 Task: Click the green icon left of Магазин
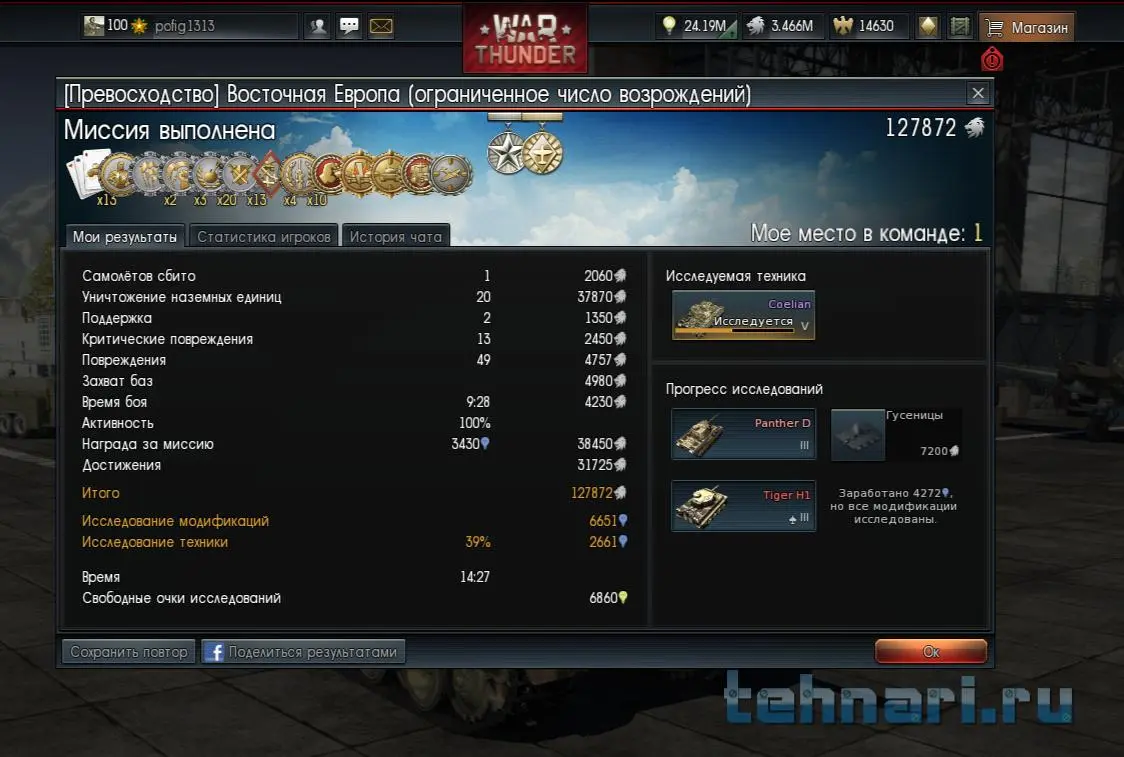960,27
